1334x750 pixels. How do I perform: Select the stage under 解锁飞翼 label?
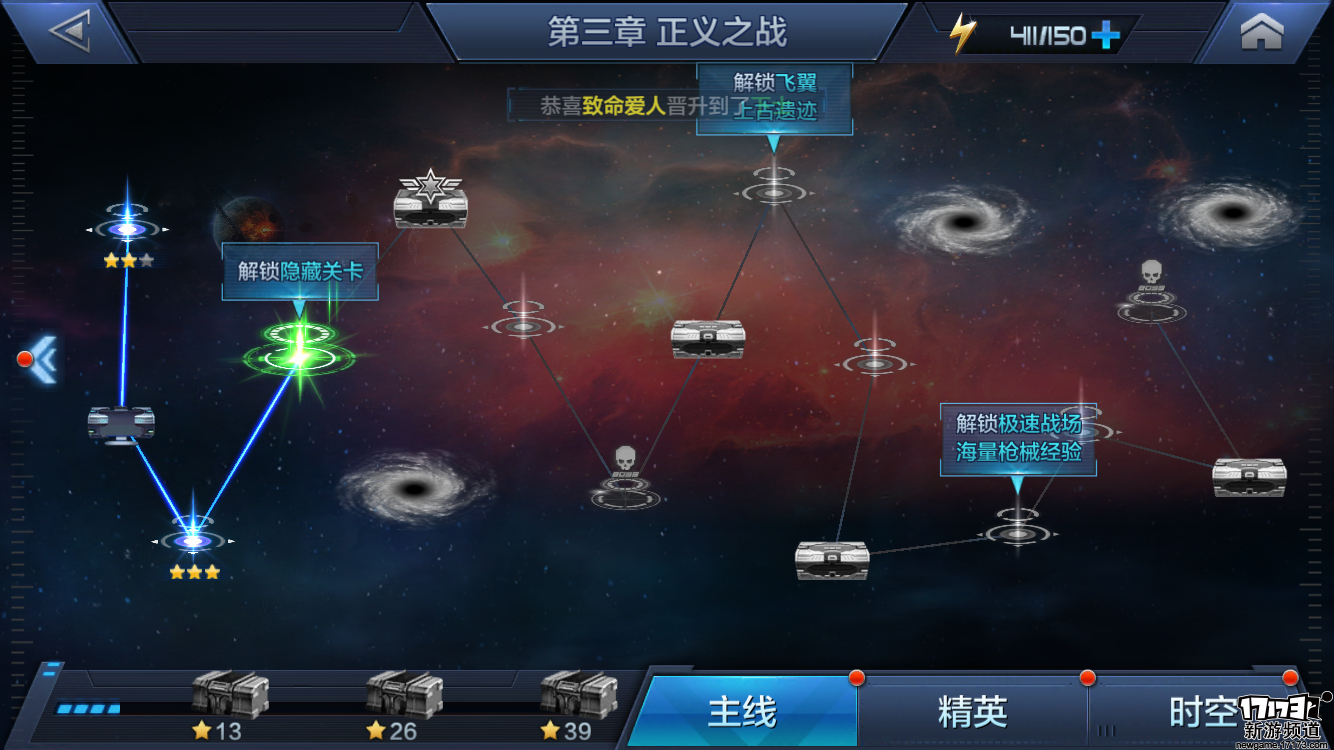pos(773,190)
